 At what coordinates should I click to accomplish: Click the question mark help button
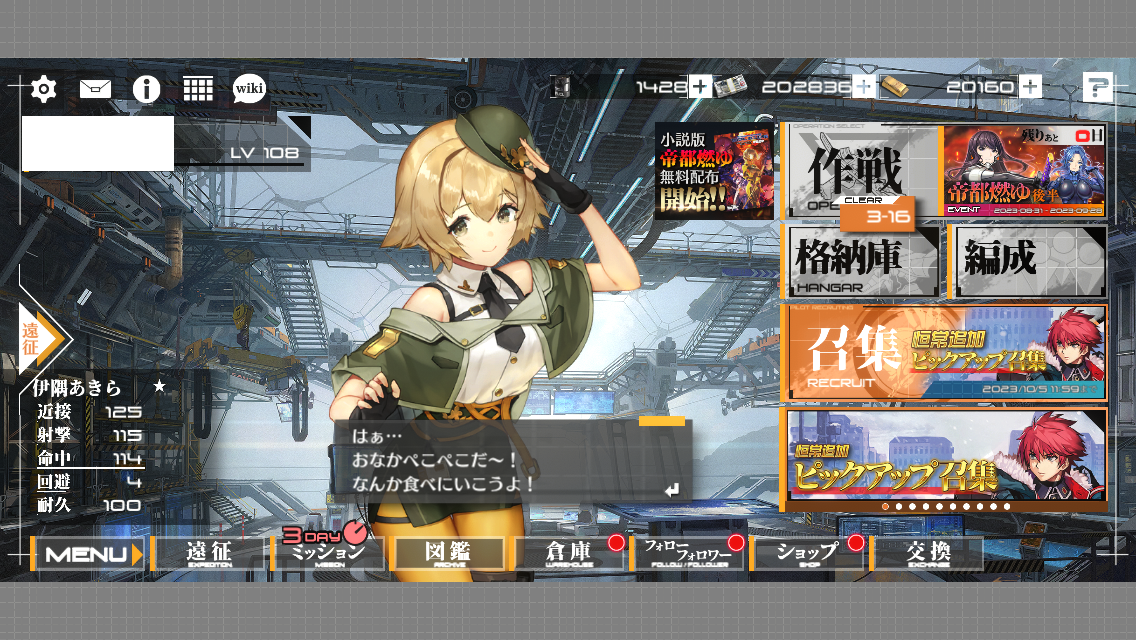(x=1097, y=87)
